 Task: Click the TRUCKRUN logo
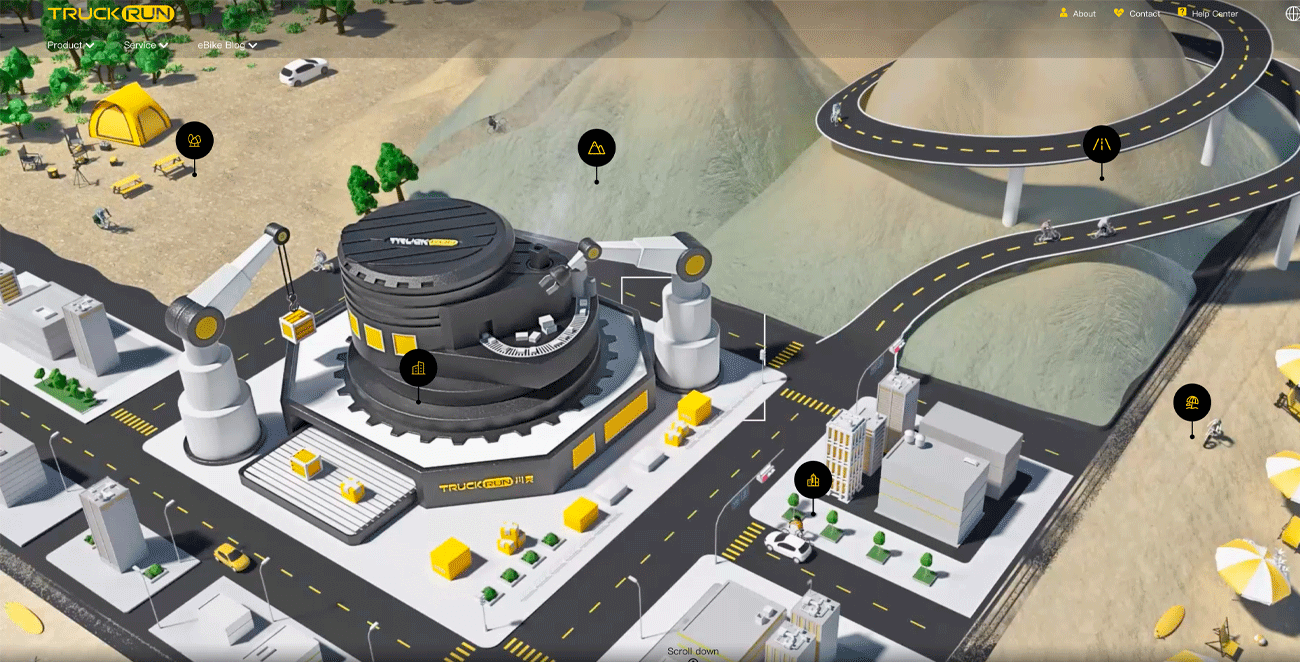click(x=111, y=14)
